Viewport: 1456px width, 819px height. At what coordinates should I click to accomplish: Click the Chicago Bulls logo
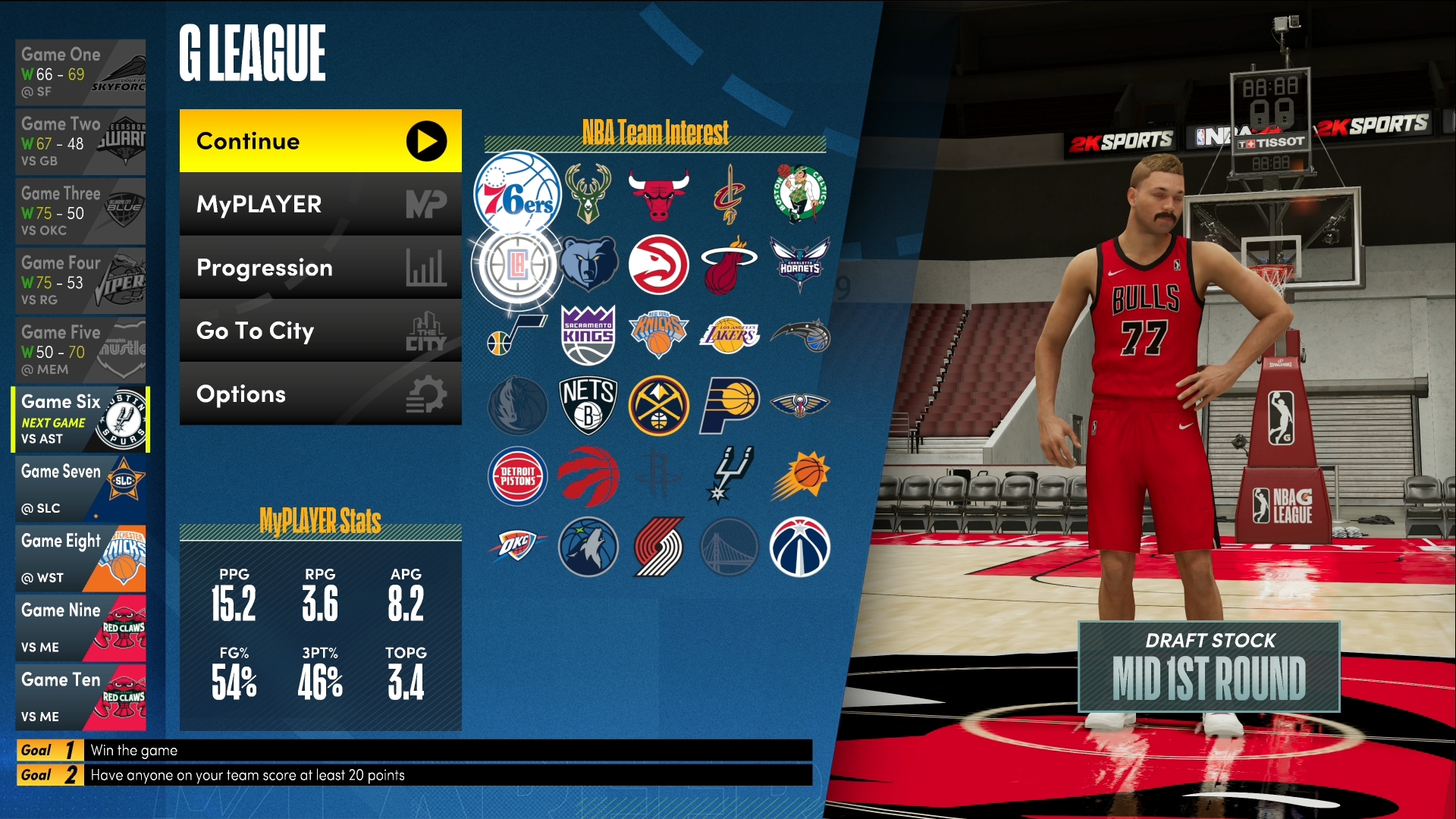[x=658, y=194]
